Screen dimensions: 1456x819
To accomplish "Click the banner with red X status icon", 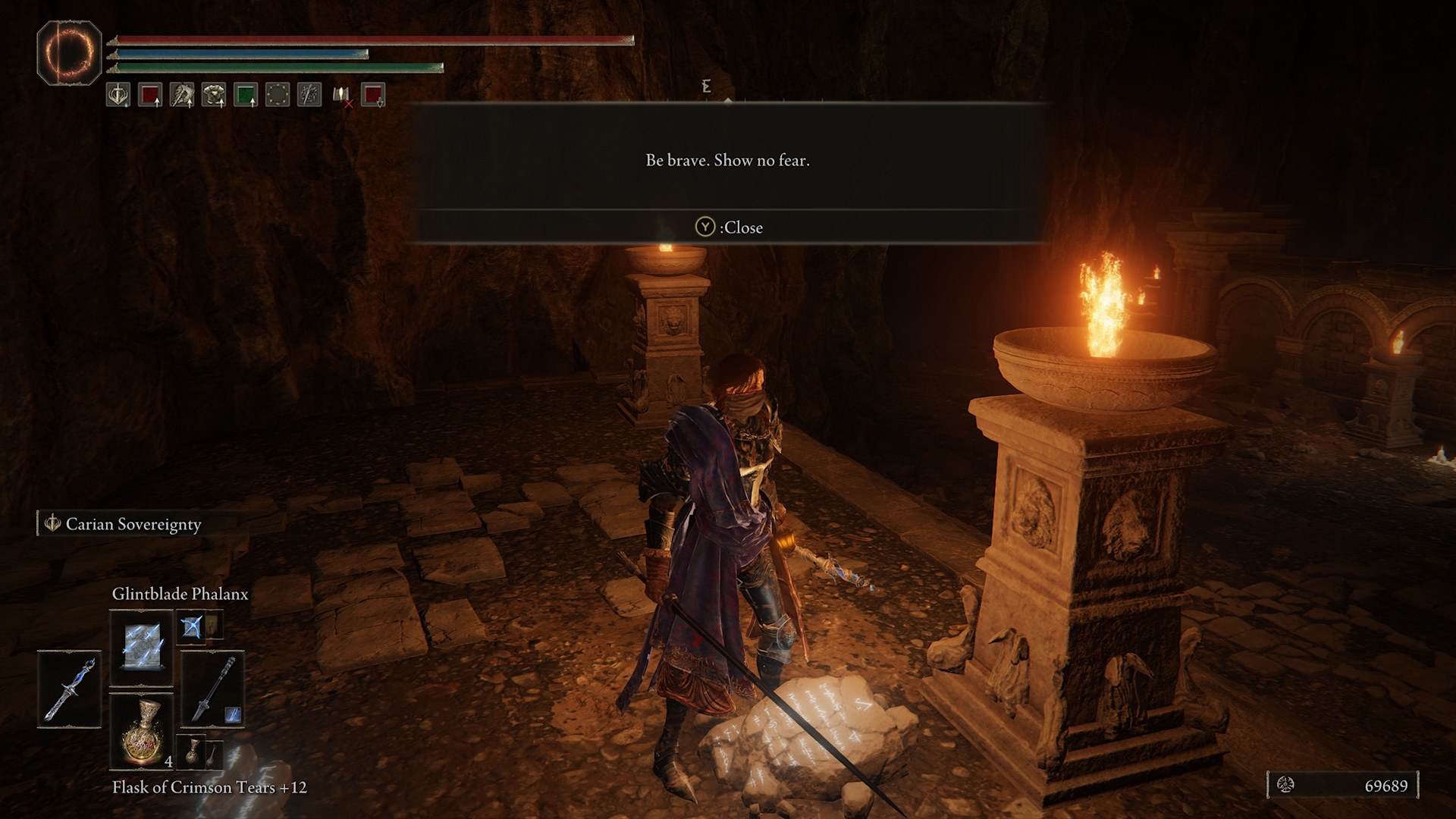I will (x=342, y=96).
